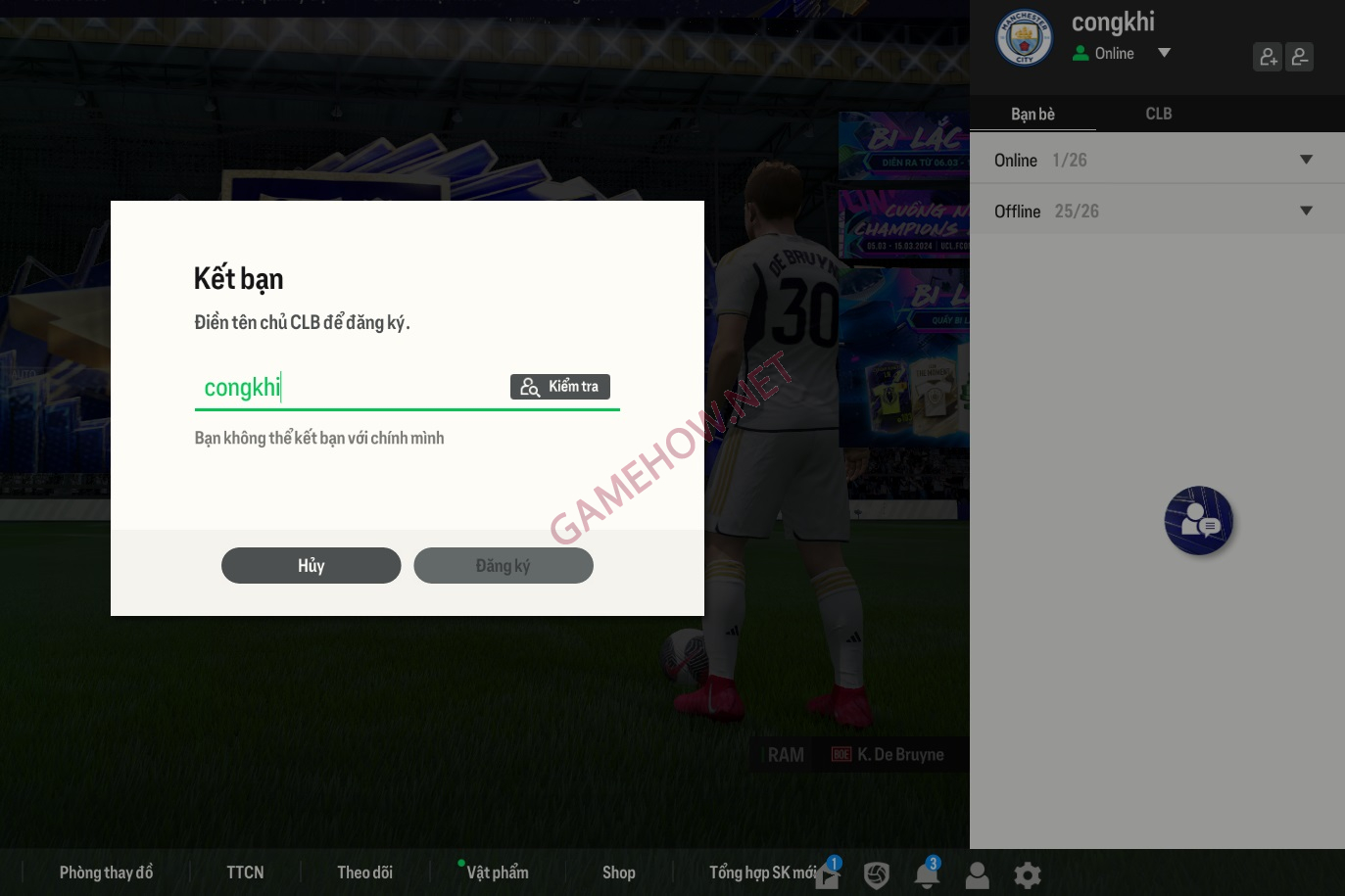Open the settings gear icon

(1027, 874)
